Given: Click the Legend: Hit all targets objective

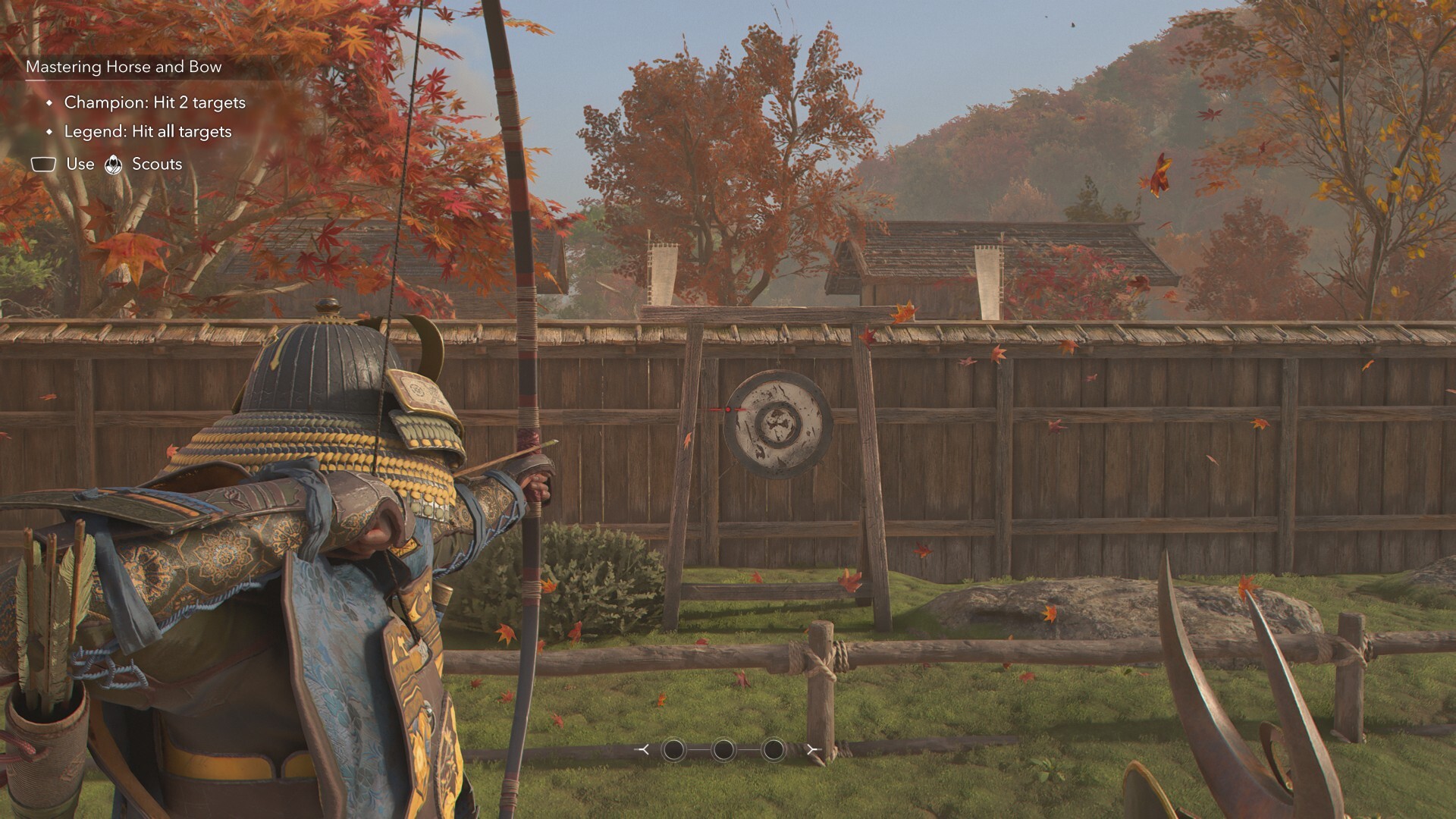Looking at the screenshot, I should point(148,131).
